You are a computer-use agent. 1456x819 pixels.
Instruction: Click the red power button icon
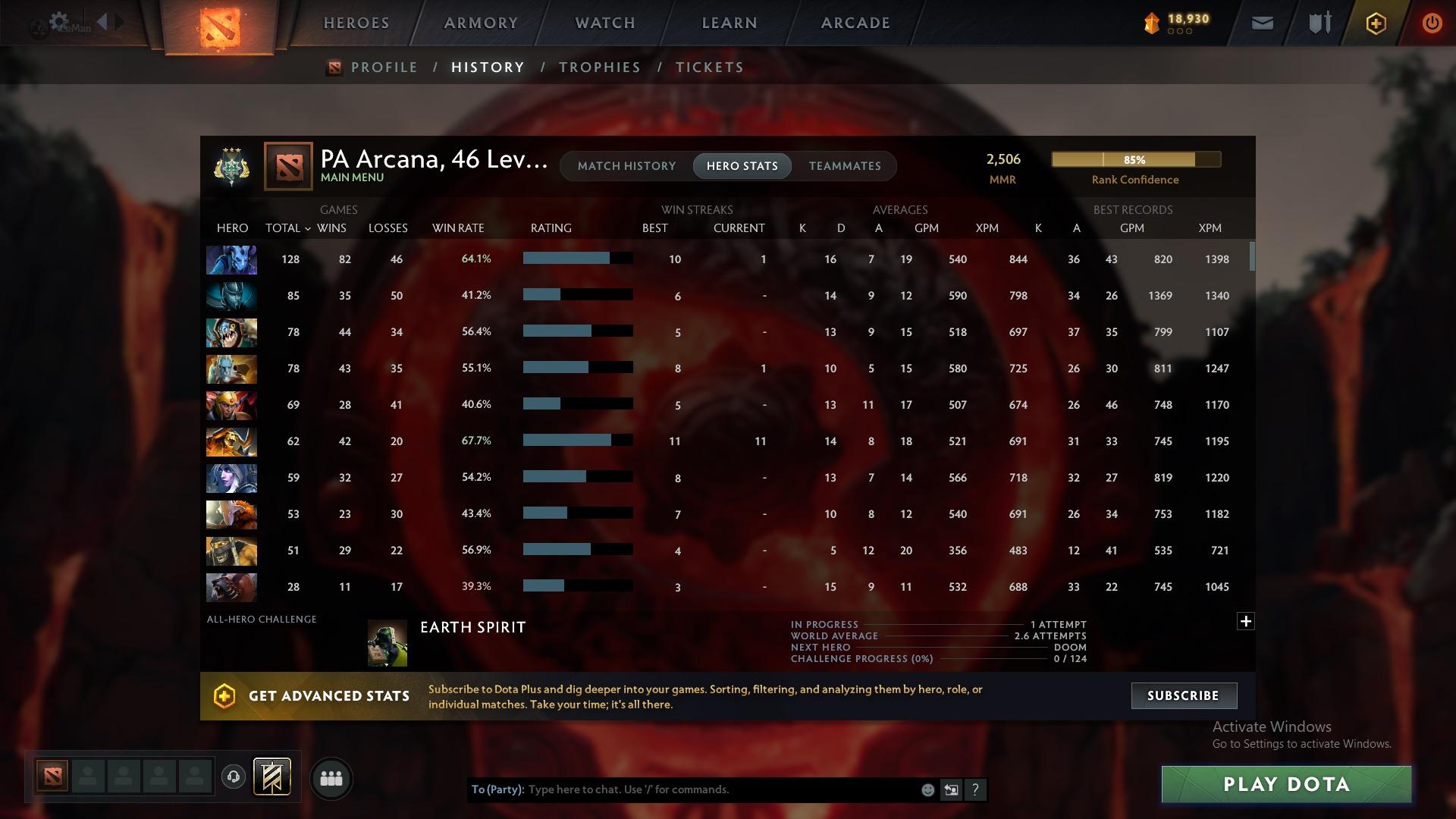[x=1432, y=23]
